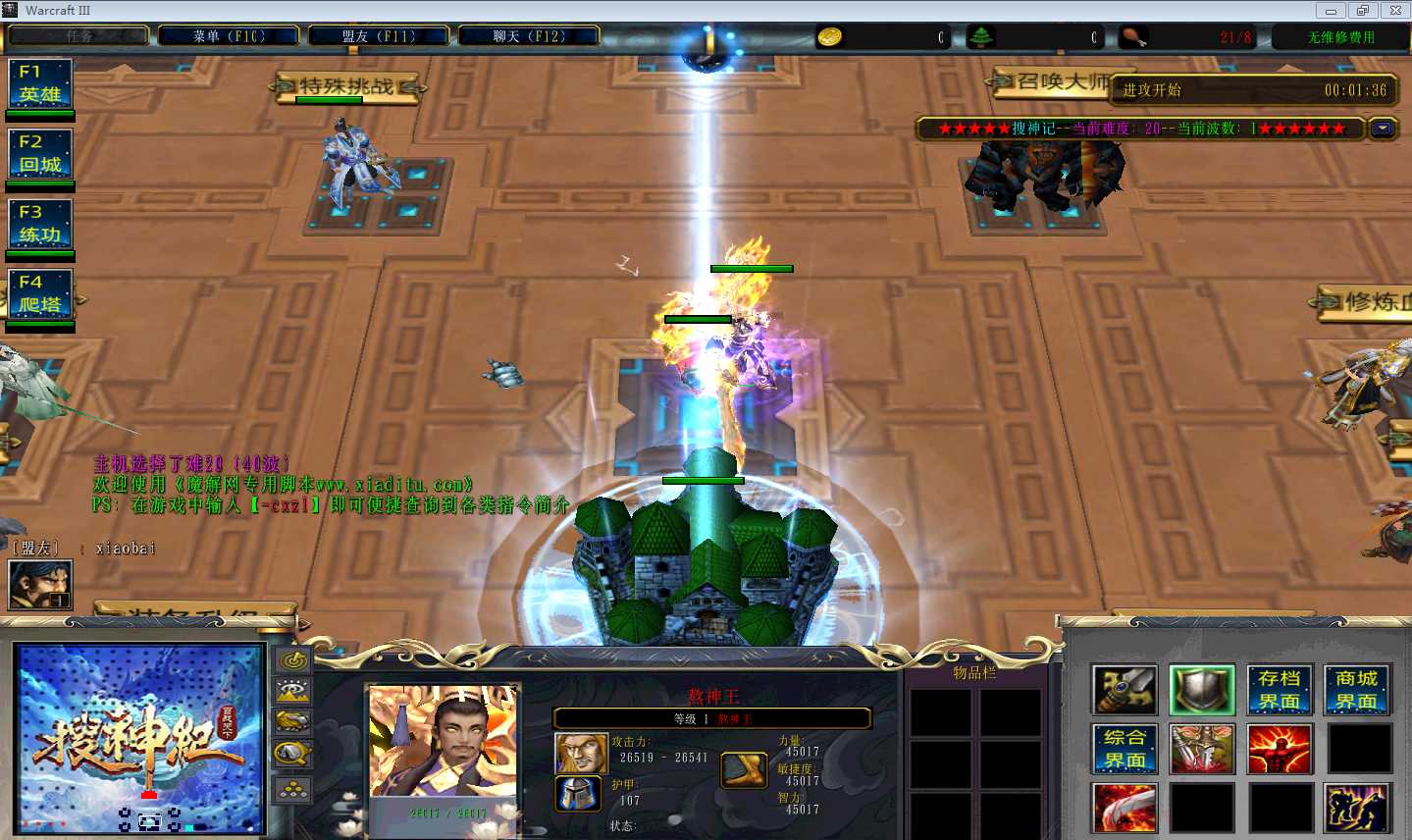Toggle minimap terrain display button
The height and width of the screenshot is (840, 1412).
click(292, 692)
